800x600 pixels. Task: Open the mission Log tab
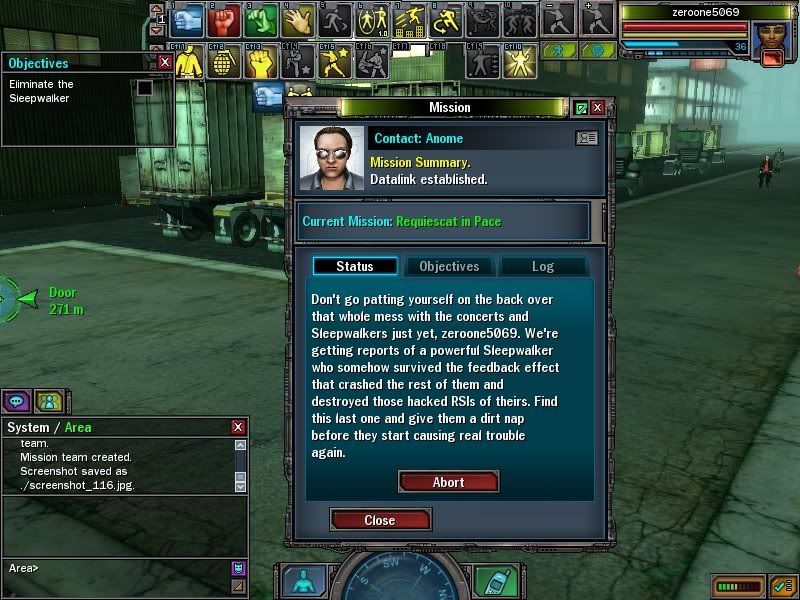pos(542,266)
